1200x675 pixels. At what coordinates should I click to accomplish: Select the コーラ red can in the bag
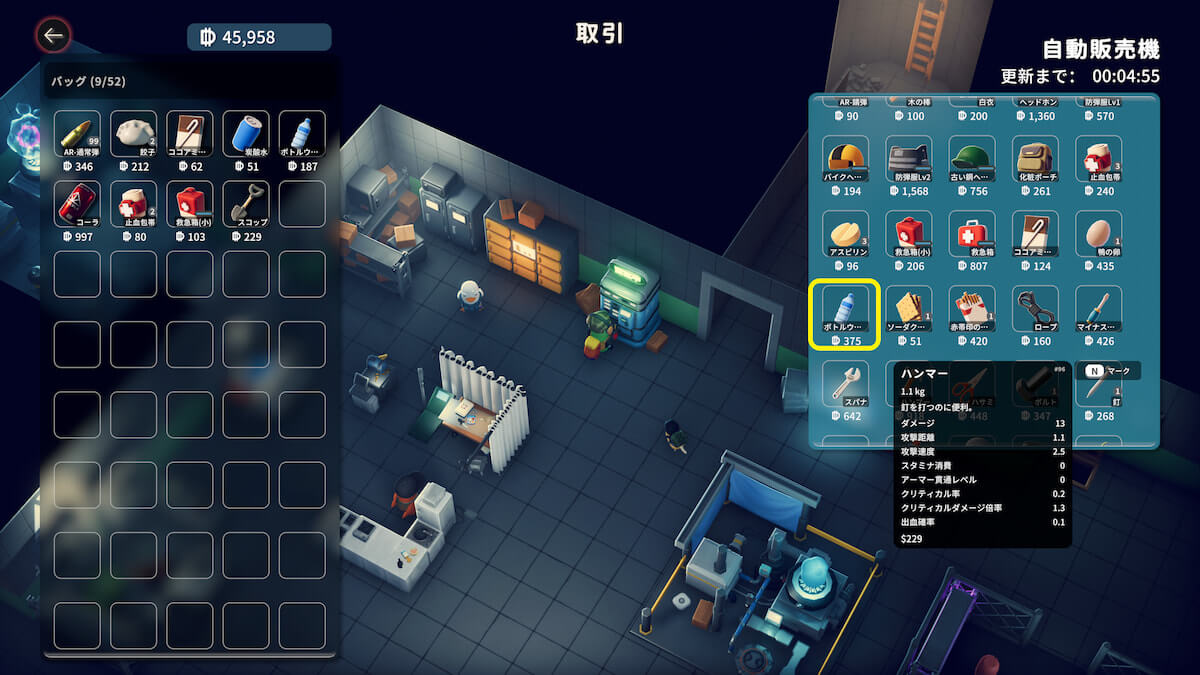point(77,204)
